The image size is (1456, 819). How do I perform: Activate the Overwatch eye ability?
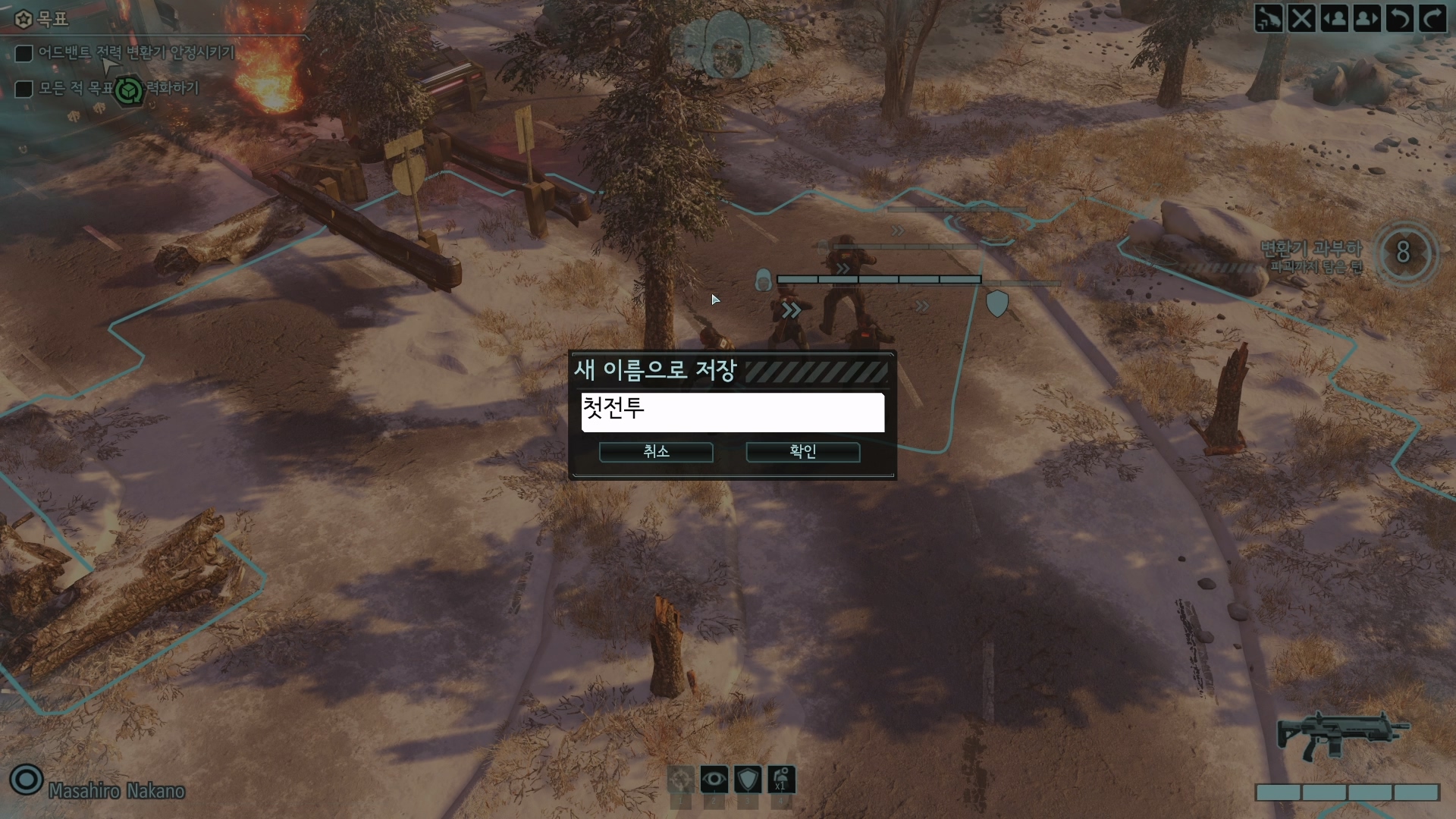714,780
